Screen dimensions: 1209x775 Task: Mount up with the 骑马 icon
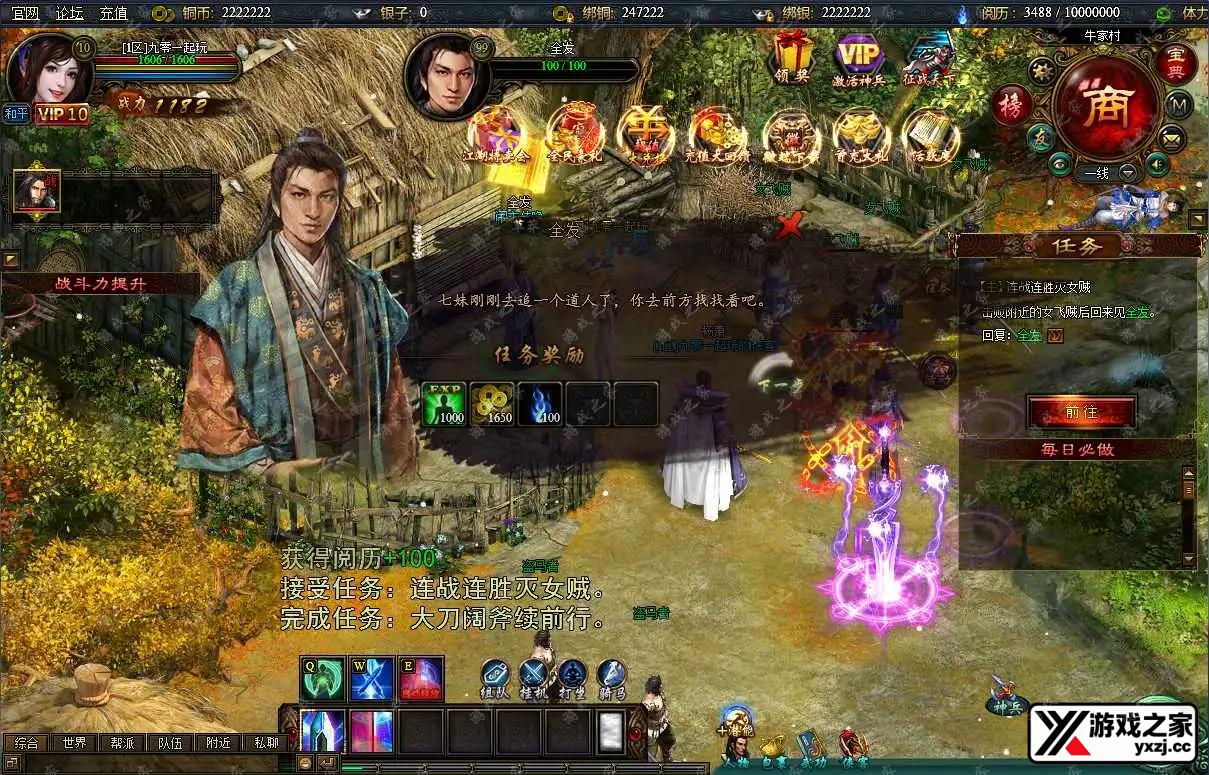[611, 677]
